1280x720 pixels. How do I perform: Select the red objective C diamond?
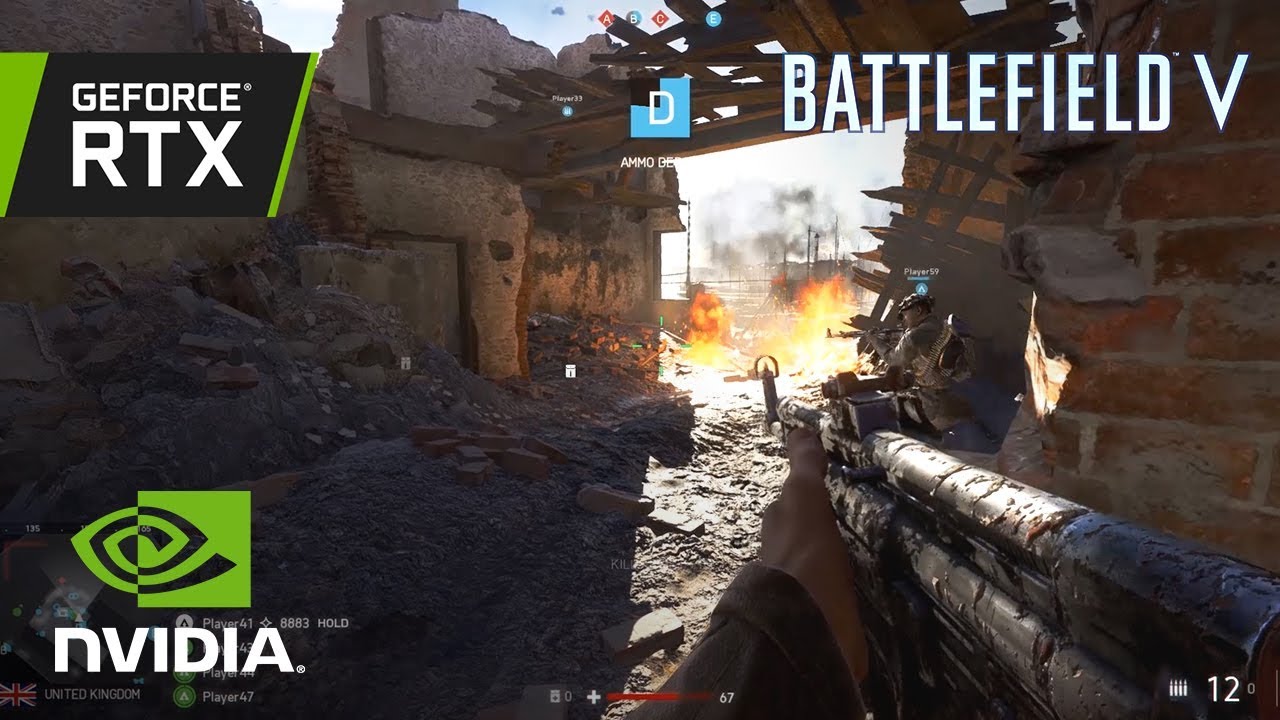(x=659, y=18)
